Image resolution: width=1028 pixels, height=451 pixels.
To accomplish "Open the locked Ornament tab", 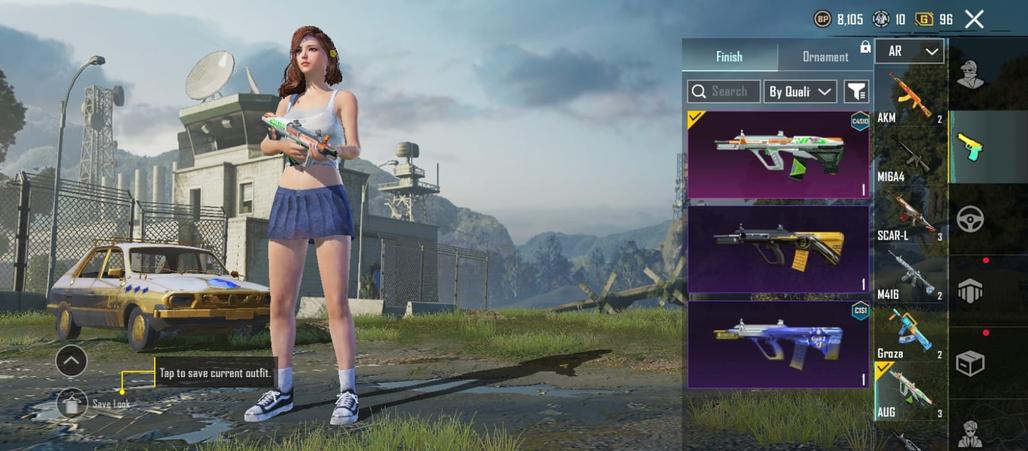I will [x=826, y=57].
